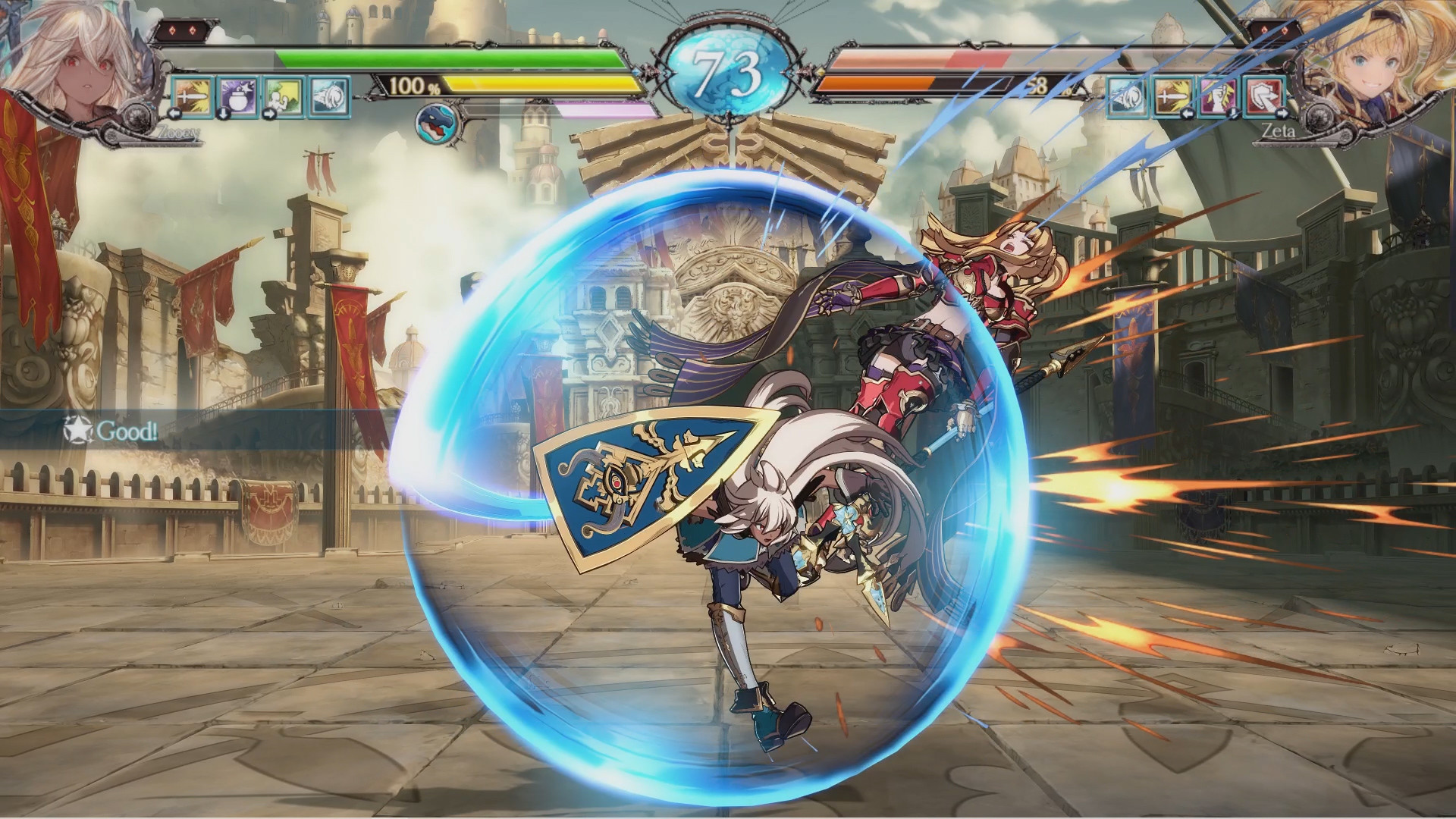Select Zeta's golden sword skill icon
Image resolution: width=1456 pixels, height=819 pixels.
[1172, 96]
